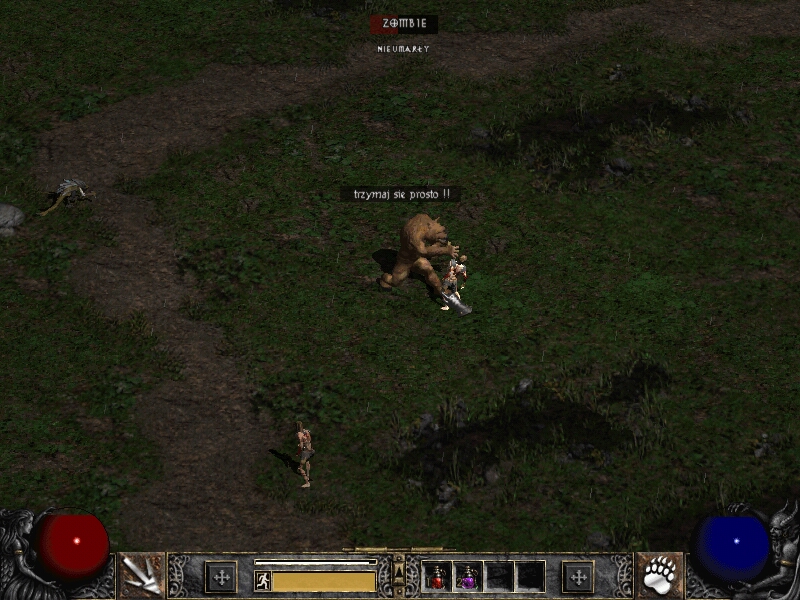Expand the mini menu arrow button
The width and height of the screenshot is (800, 600).
[400, 570]
